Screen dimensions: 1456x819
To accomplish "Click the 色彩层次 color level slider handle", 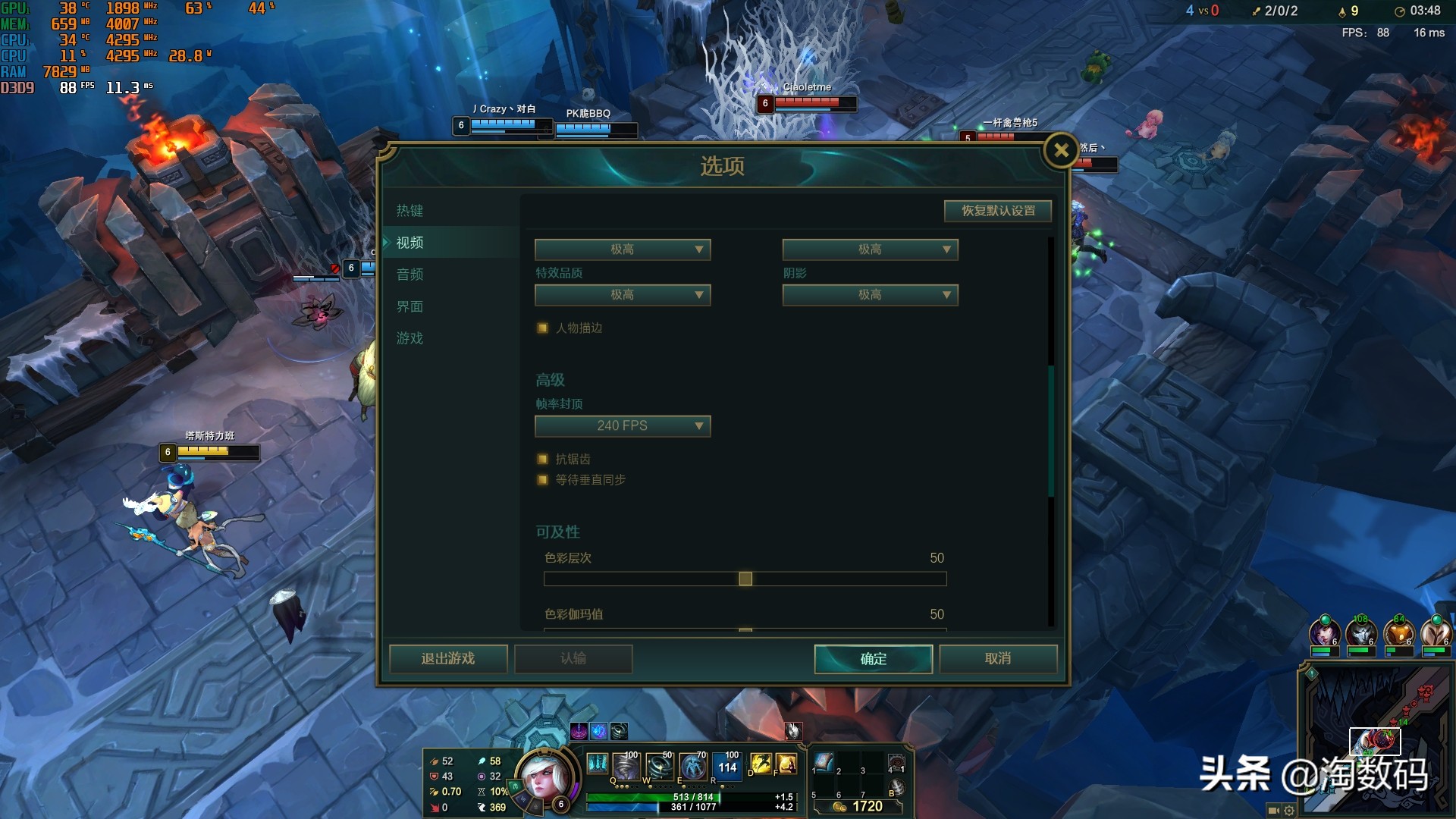I will (x=745, y=579).
